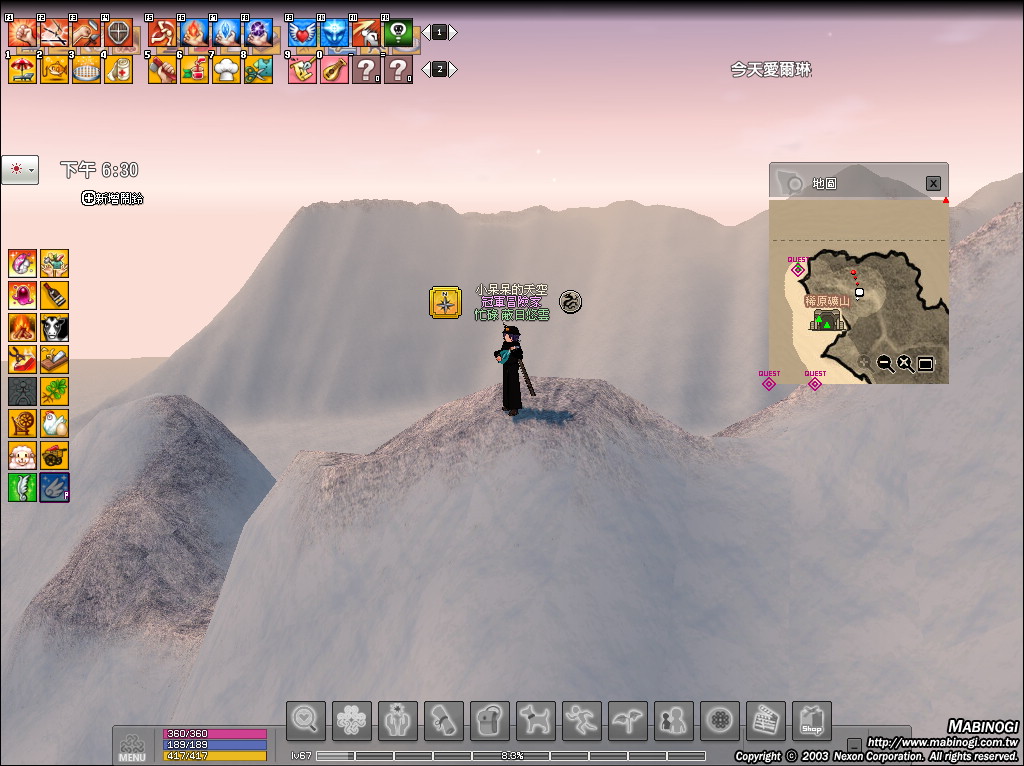Click the 稀原礦山 mine entrance marker on map

coord(827,320)
